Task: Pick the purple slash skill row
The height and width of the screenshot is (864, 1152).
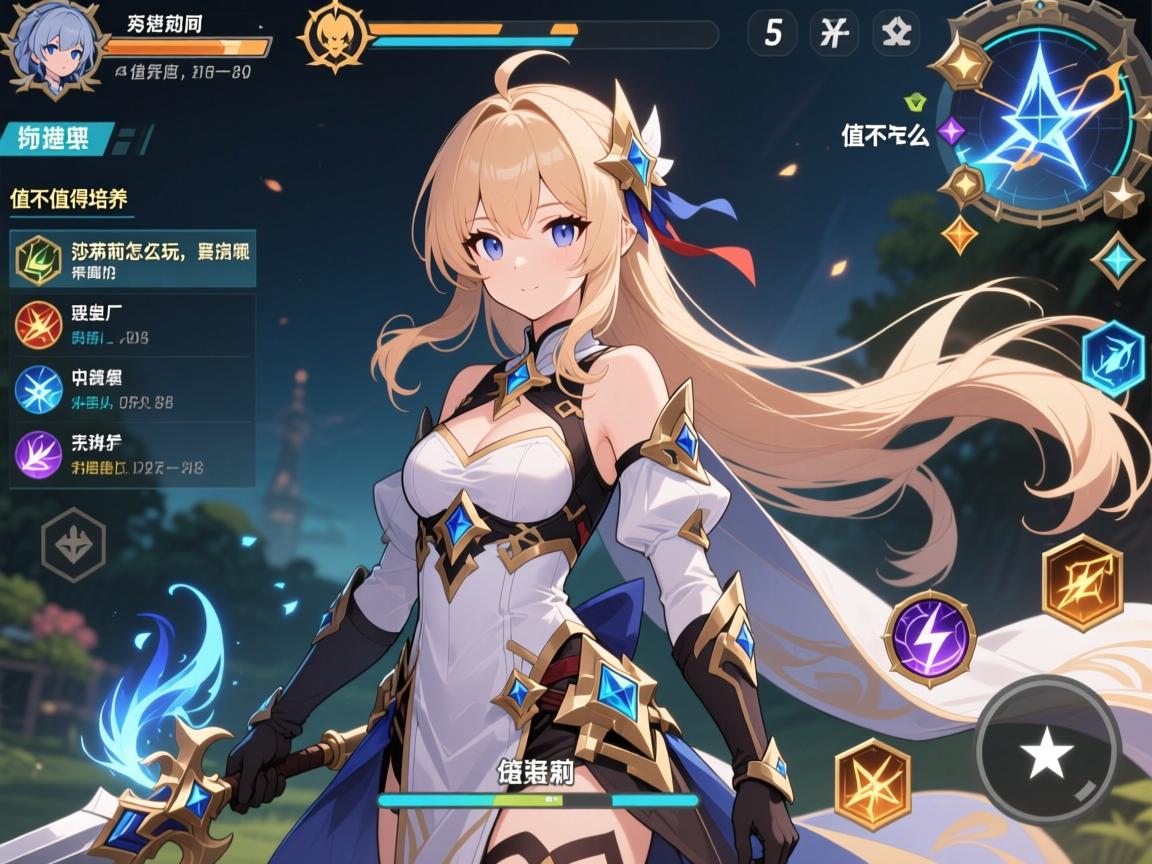Action: 133,454
